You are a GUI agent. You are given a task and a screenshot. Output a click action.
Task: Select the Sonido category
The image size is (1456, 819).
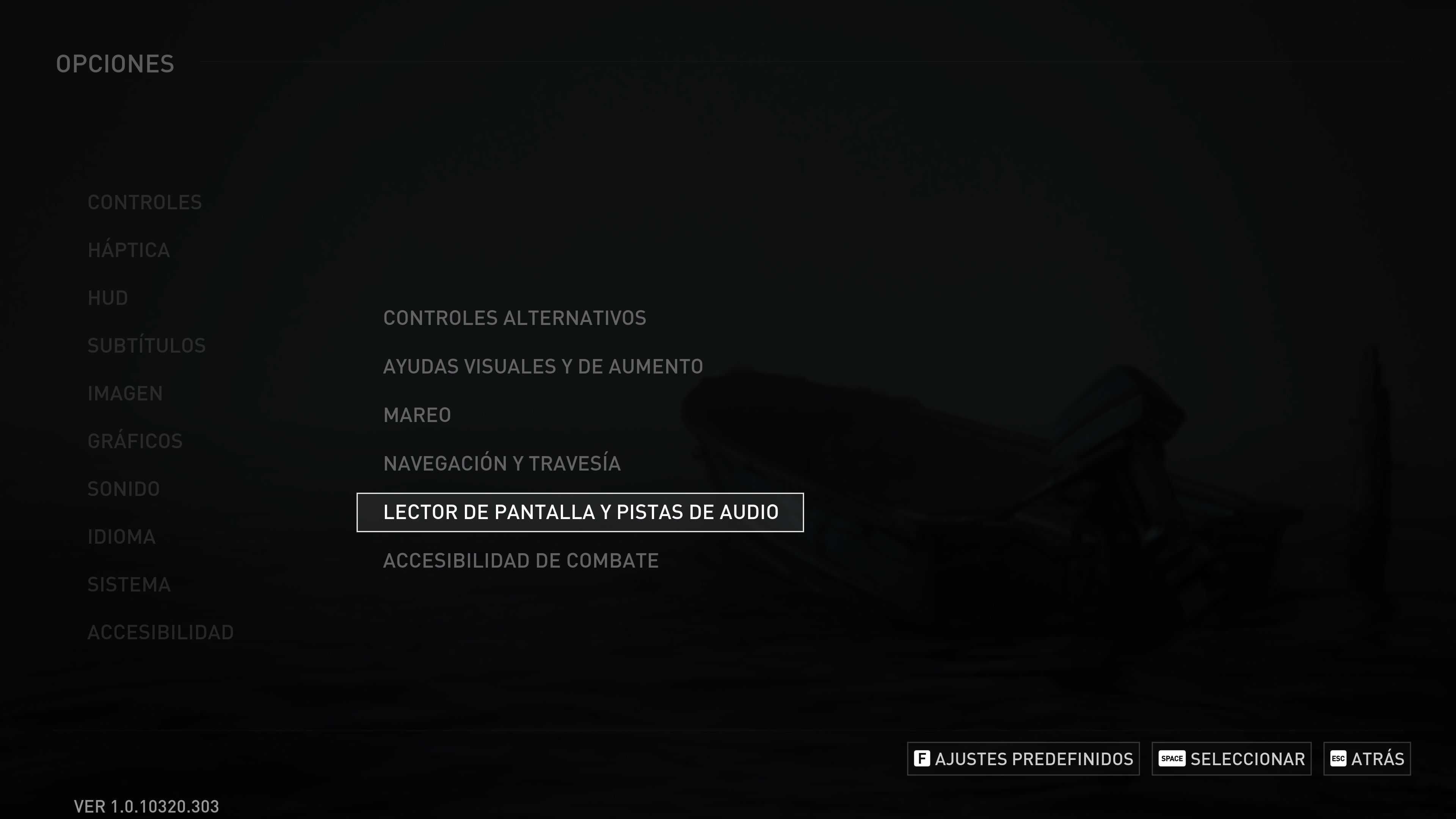[124, 488]
